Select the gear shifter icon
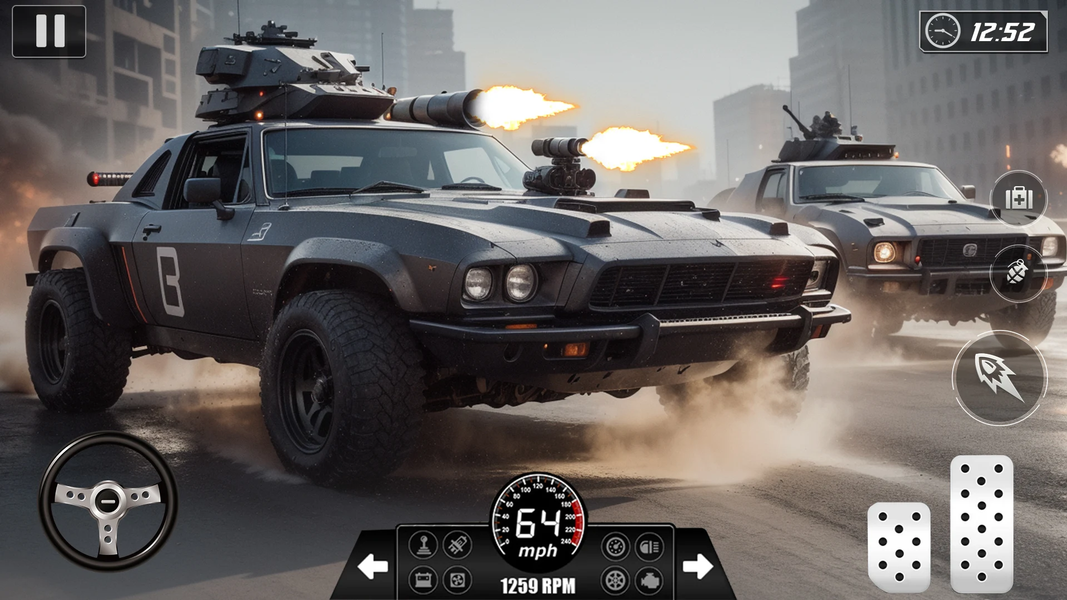This screenshot has width=1067, height=600. tap(423, 546)
